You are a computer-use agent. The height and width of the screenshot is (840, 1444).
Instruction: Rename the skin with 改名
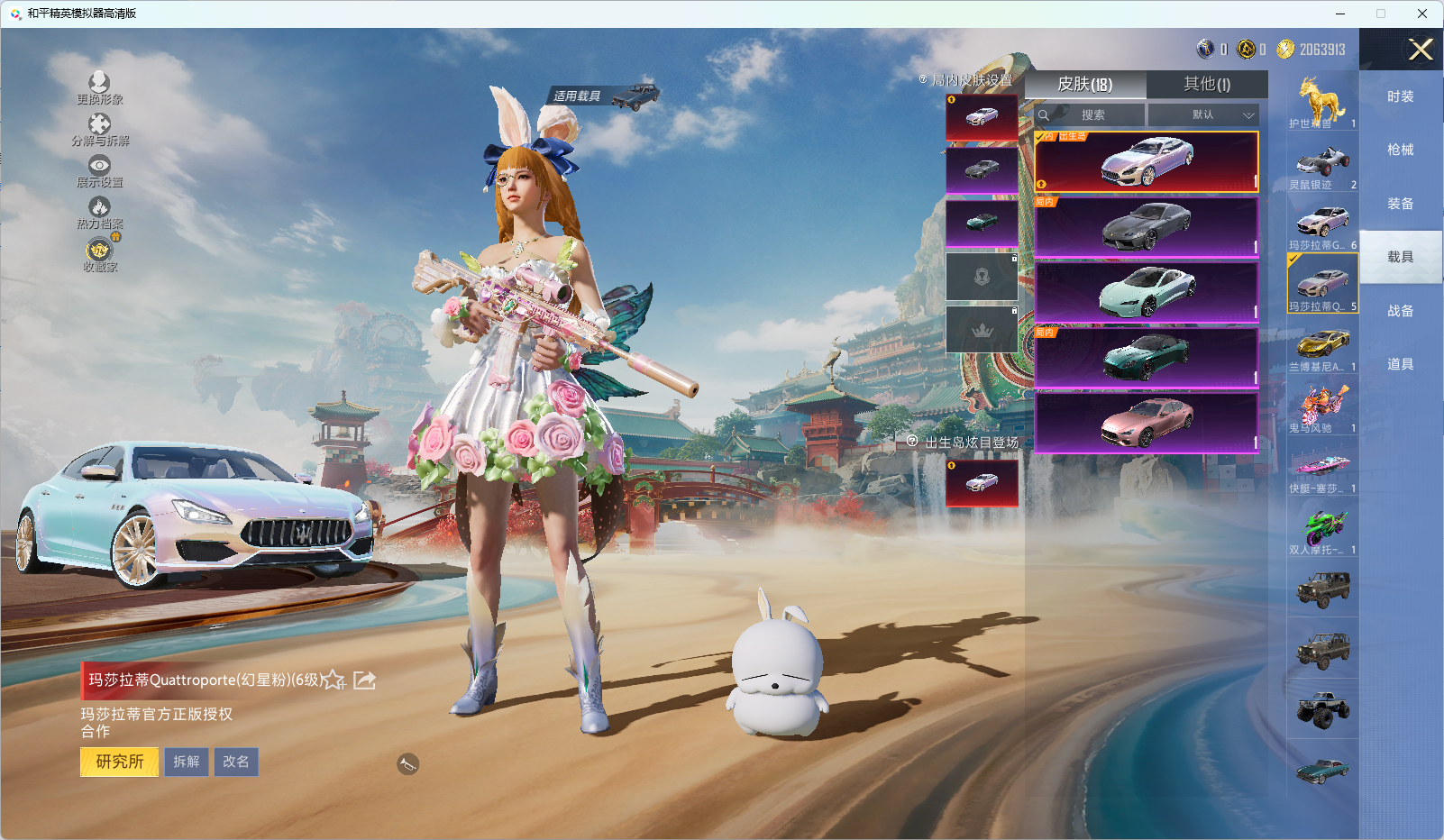pyautogui.click(x=236, y=762)
